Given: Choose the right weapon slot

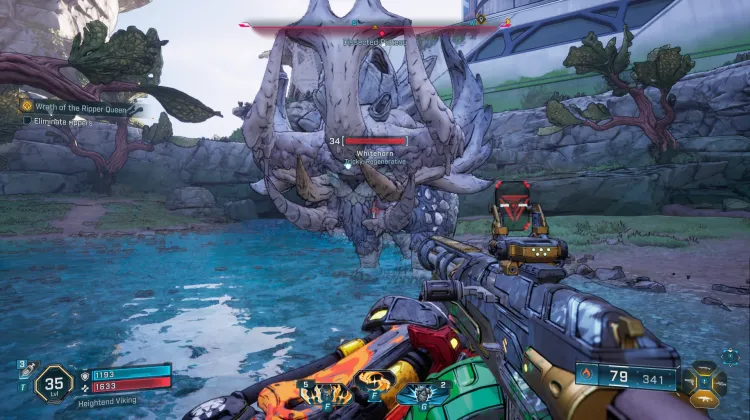Looking at the screenshot, I should pos(721,382).
